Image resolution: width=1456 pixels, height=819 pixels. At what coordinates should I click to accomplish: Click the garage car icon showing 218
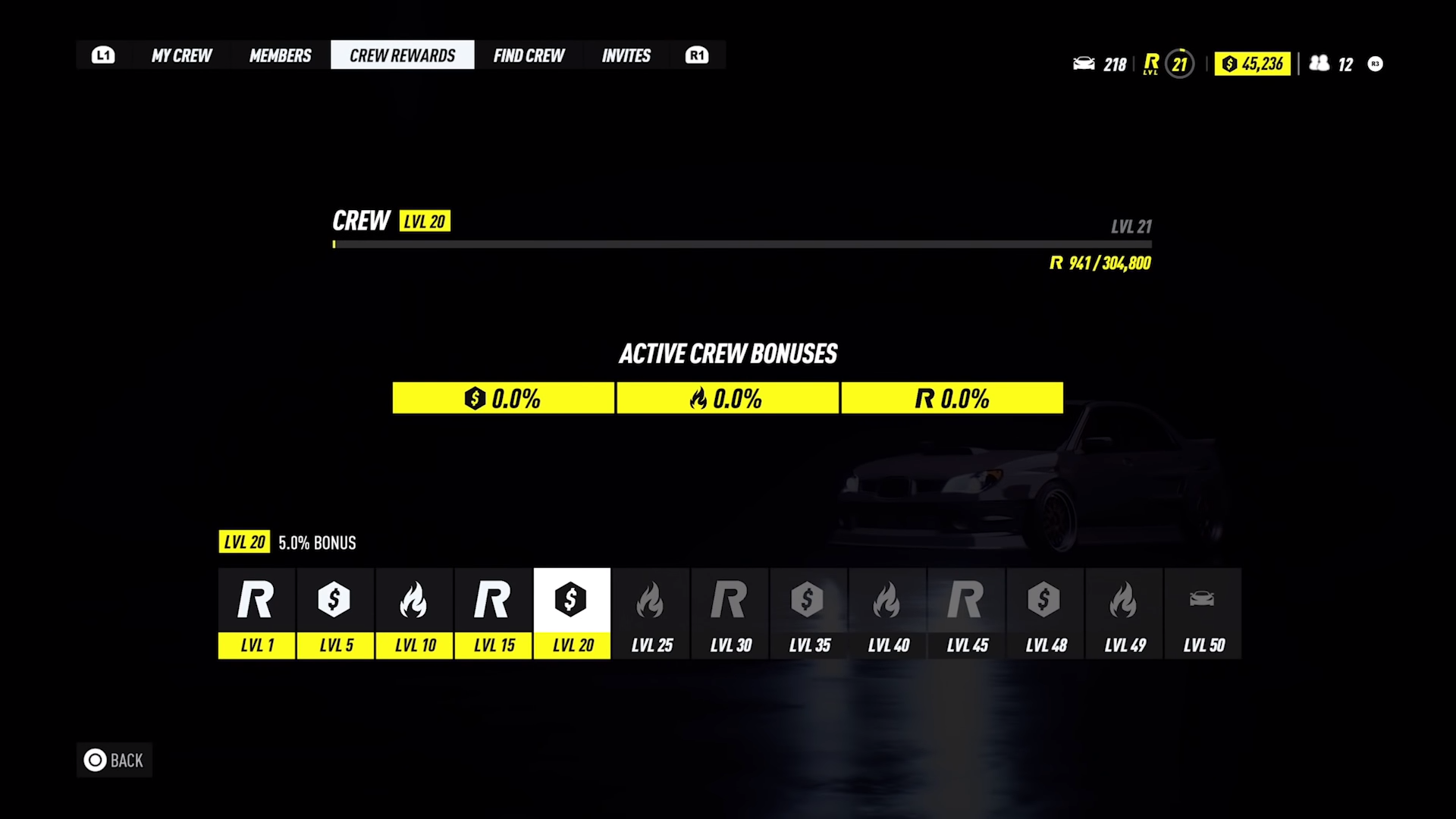click(x=1099, y=64)
